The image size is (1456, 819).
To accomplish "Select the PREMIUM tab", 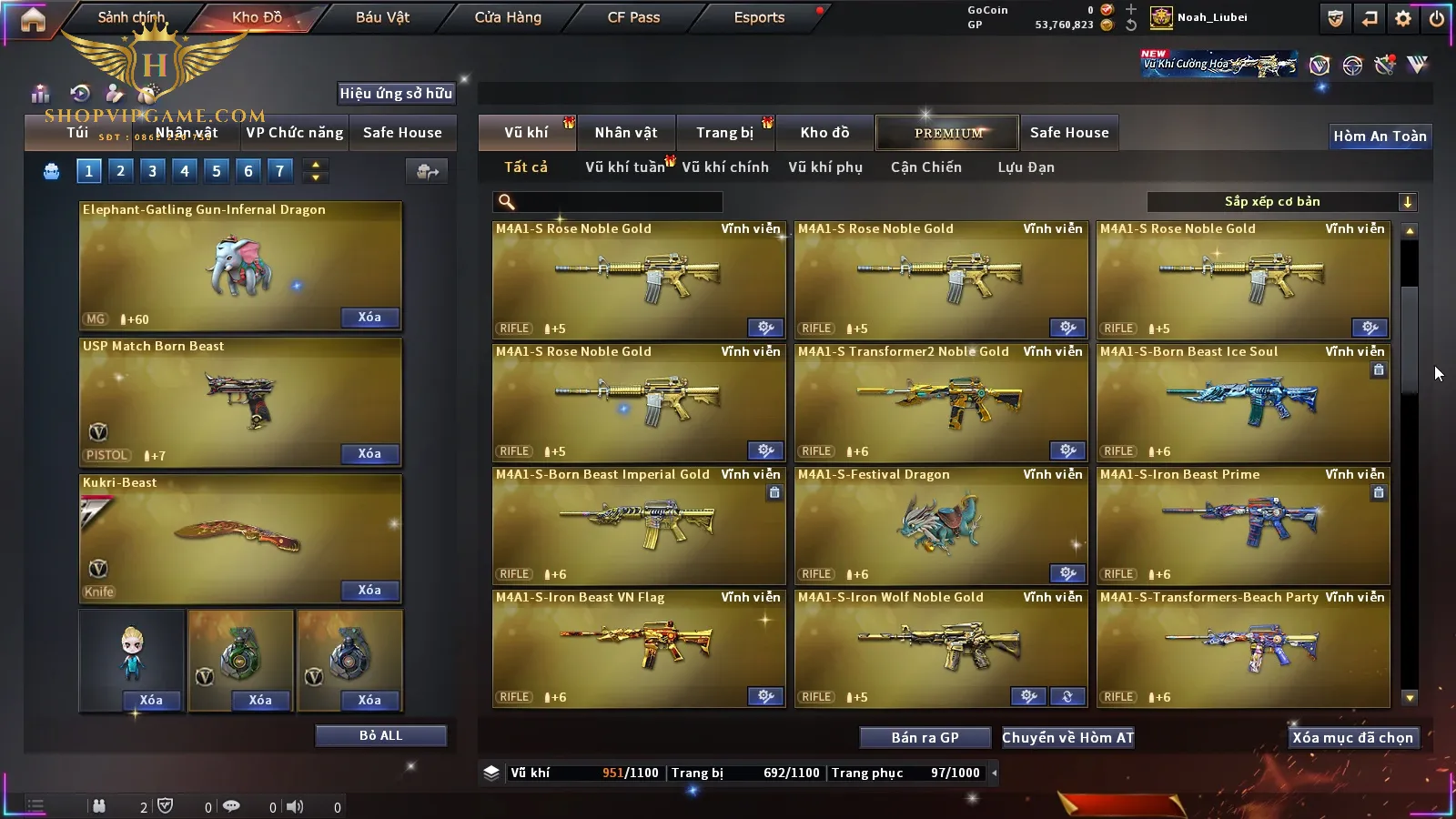I will coord(947,133).
